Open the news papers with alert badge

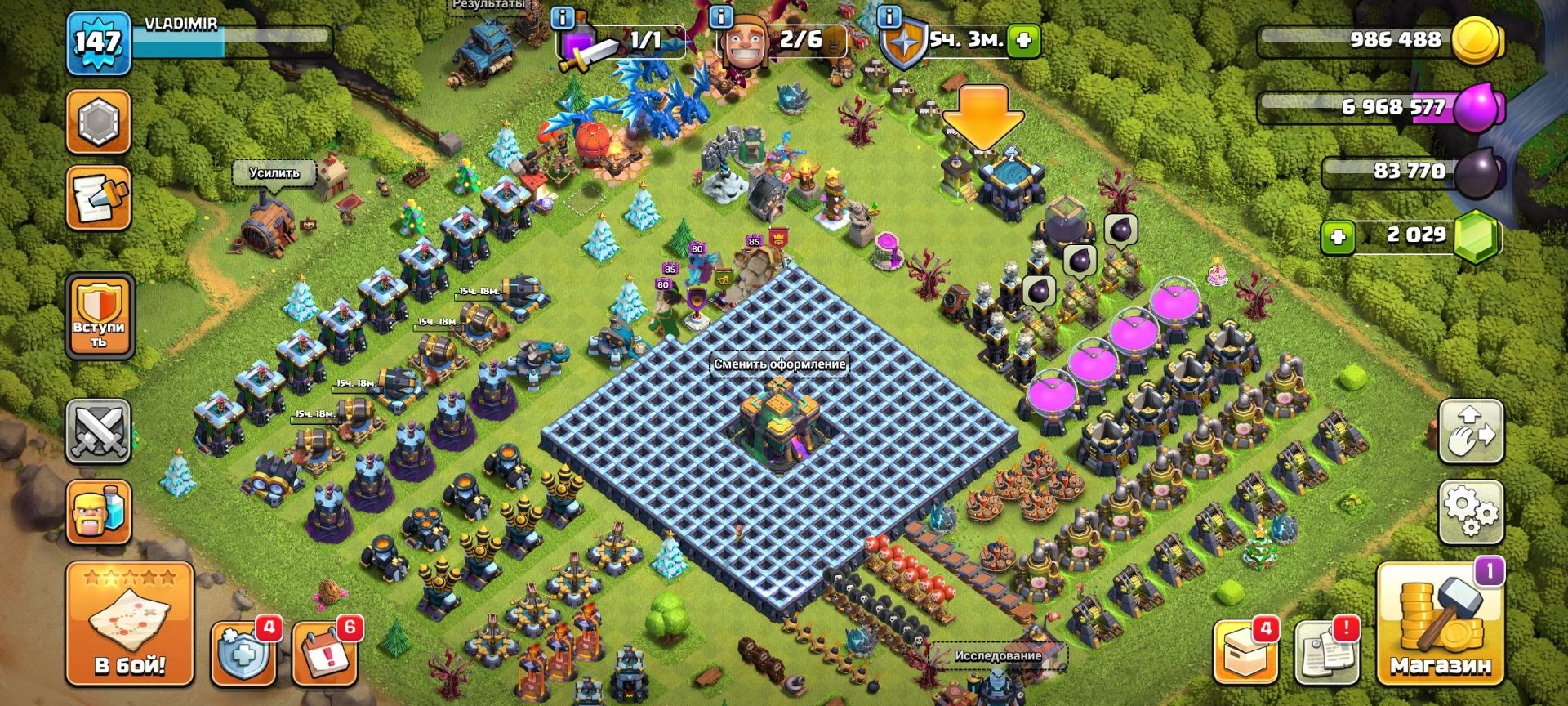pyautogui.click(x=1326, y=654)
